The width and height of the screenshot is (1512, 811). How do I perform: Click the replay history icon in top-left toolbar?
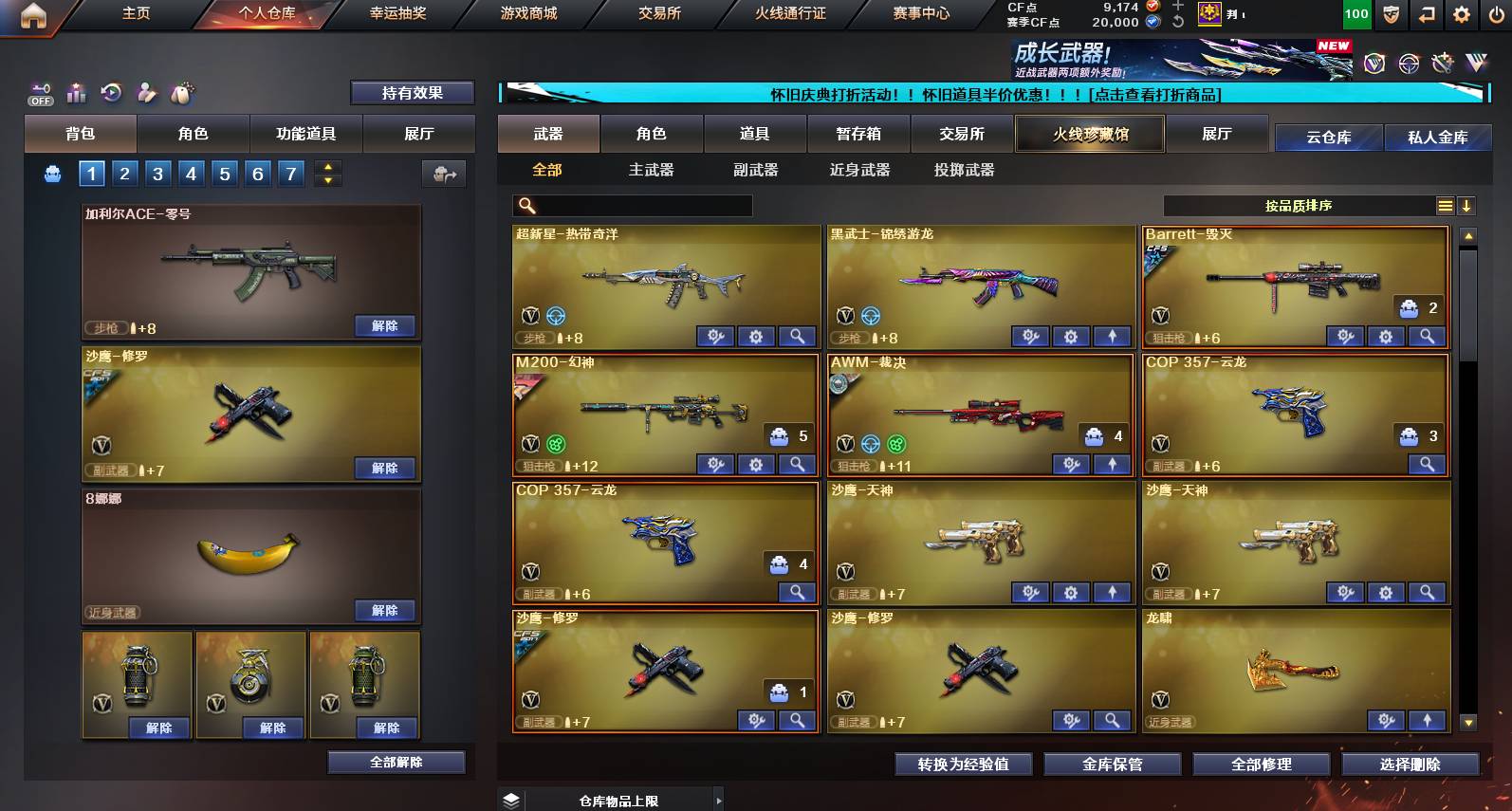[112, 92]
